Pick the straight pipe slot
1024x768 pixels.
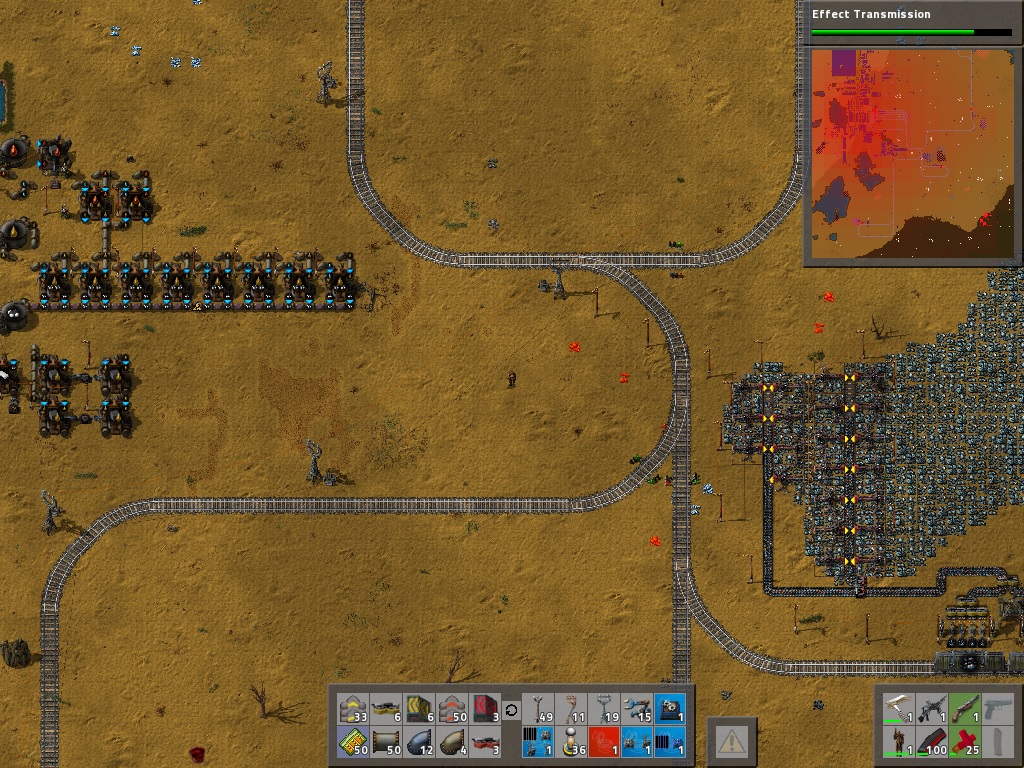pyautogui.click(x=385, y=742)
